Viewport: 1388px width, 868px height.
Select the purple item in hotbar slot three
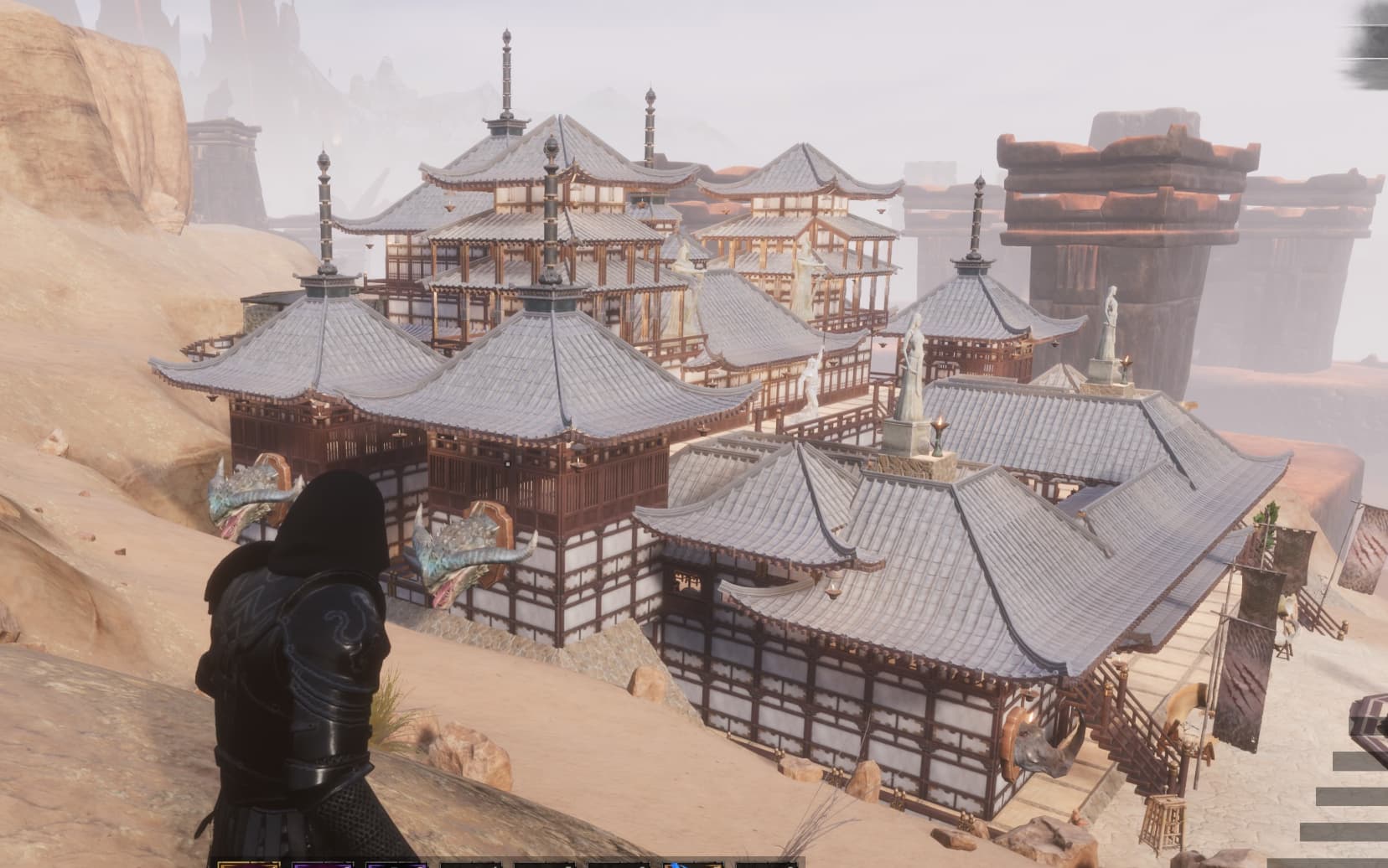(x=396, y=863)
